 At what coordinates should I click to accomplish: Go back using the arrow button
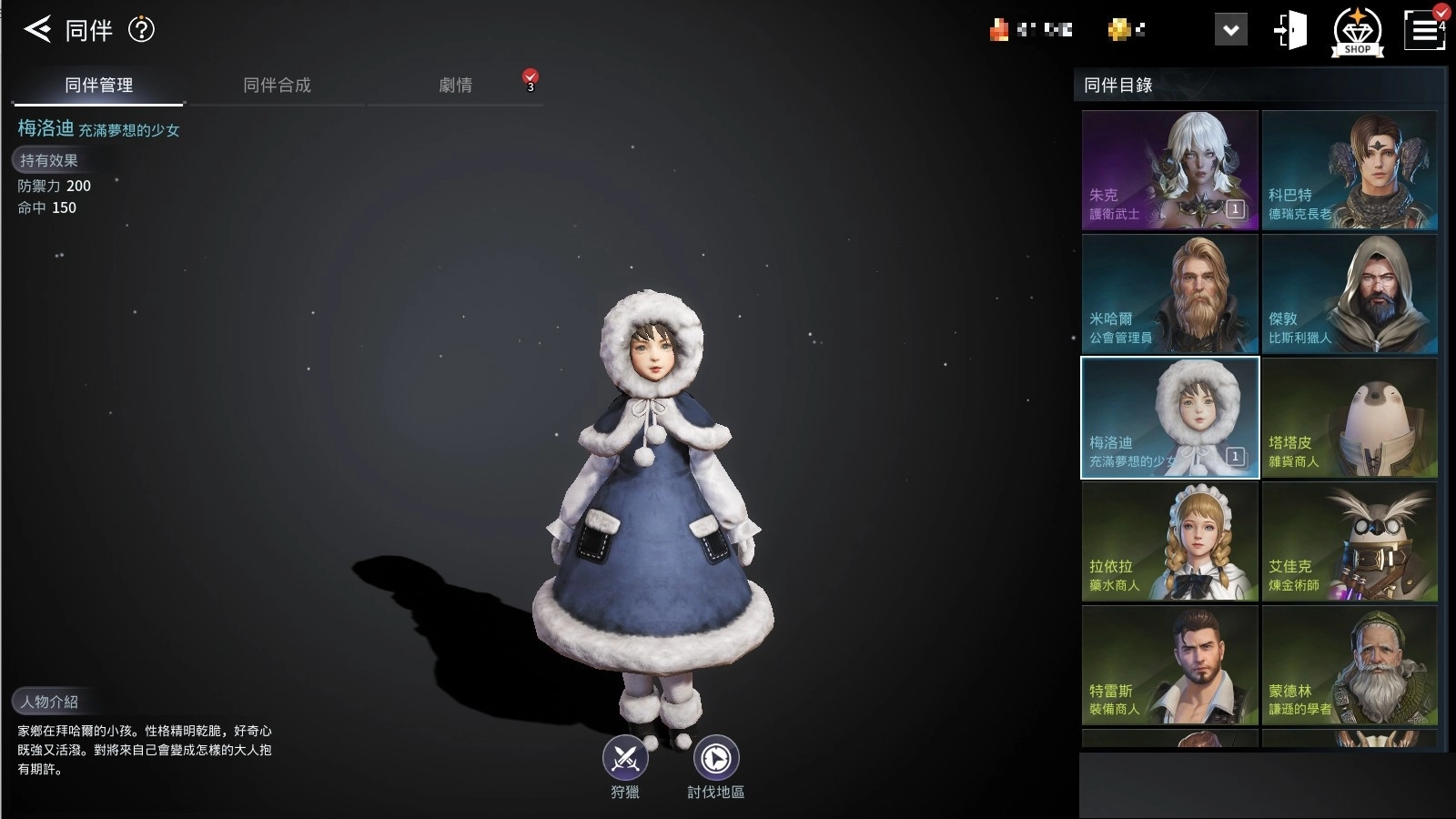37,29
